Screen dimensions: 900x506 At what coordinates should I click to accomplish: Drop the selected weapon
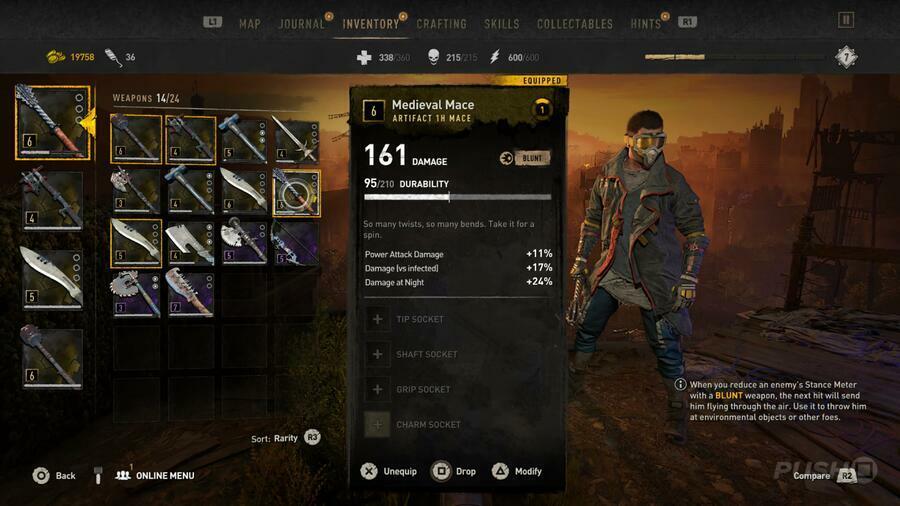[x=453, y=471]
